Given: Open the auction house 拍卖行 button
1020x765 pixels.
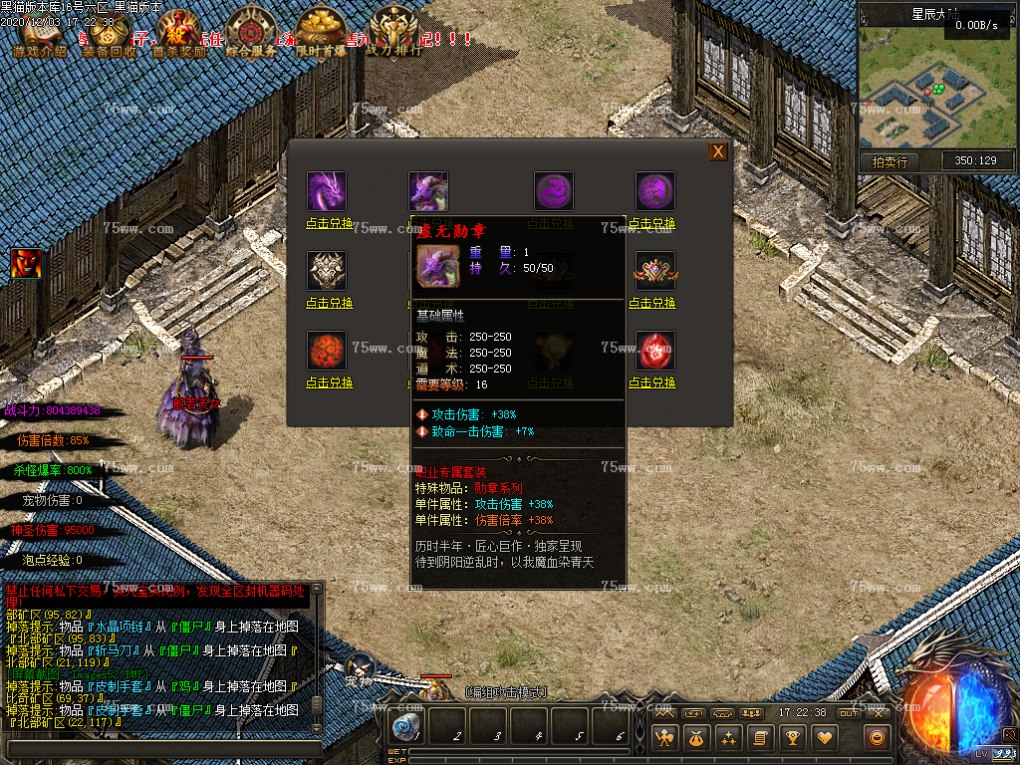Looking at the screenshot, I should (888, 161).
